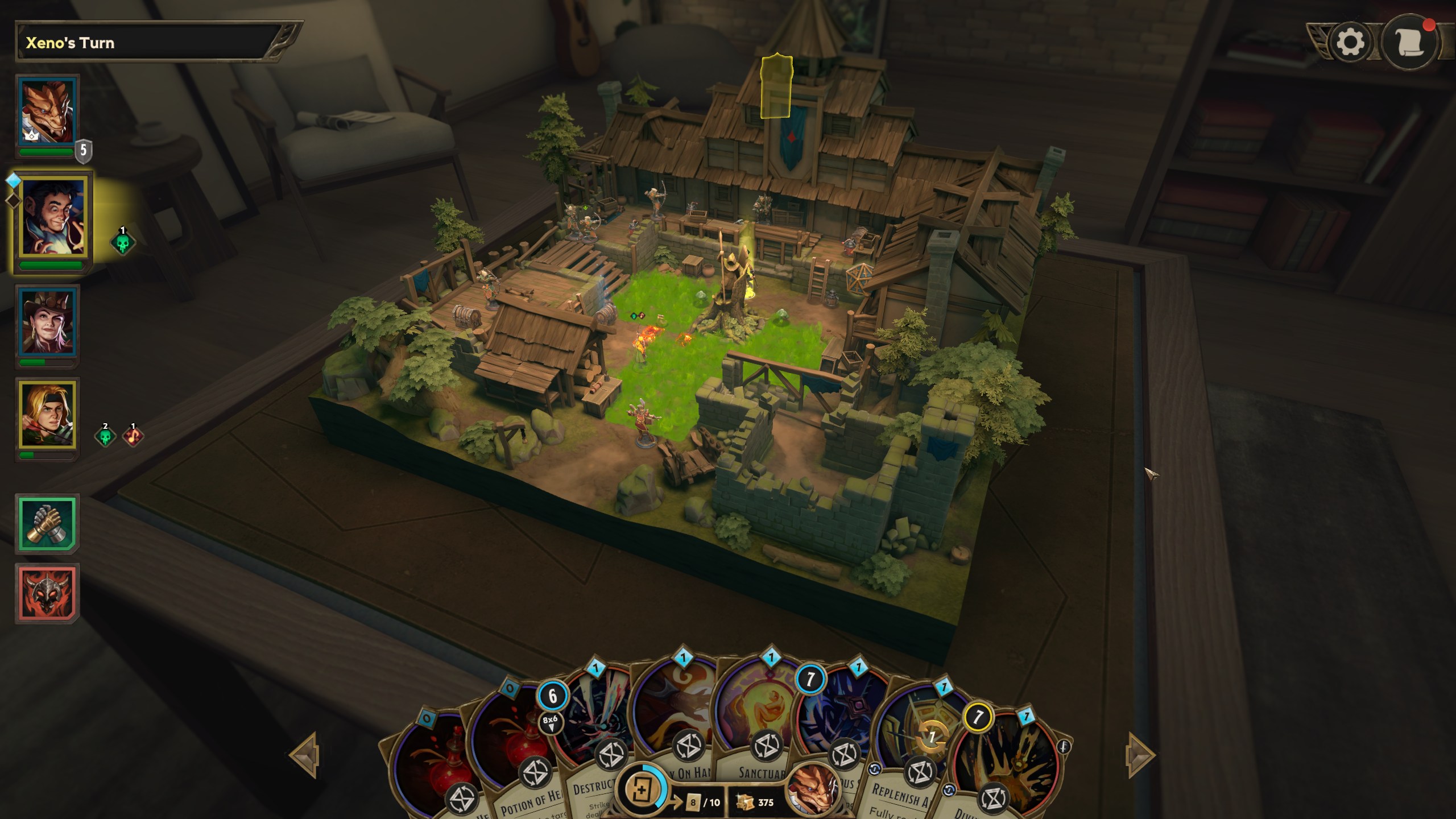Show next cards with the right arrow
The height and width of the screenshot is (819, 1456).
point(1140,755)
